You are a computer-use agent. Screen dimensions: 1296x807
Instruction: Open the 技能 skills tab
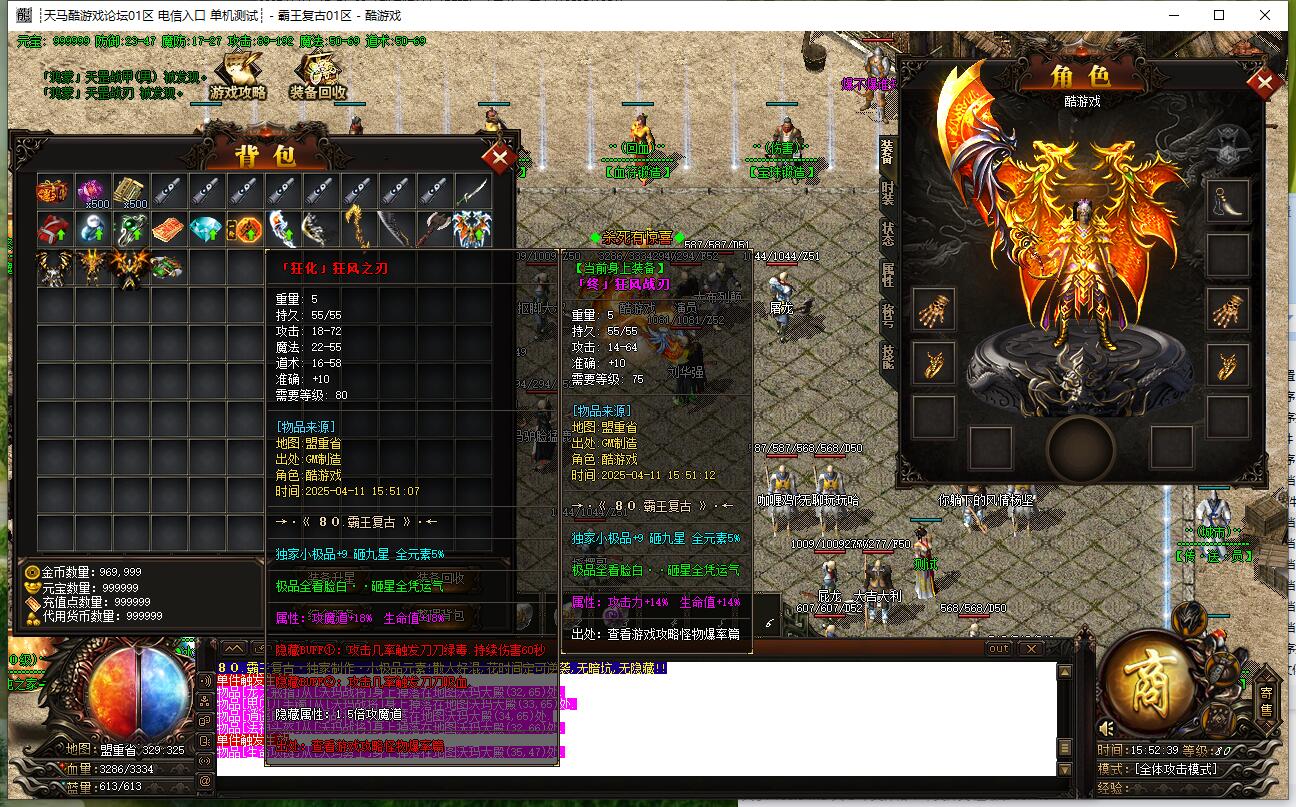[x=888, y=356]
